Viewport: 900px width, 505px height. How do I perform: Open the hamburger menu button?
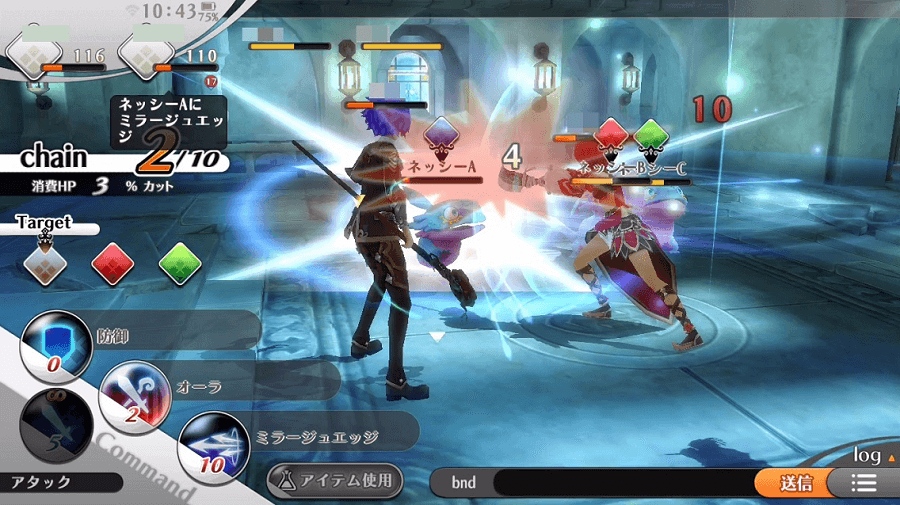pyautogui.click(x=863, y=483)
